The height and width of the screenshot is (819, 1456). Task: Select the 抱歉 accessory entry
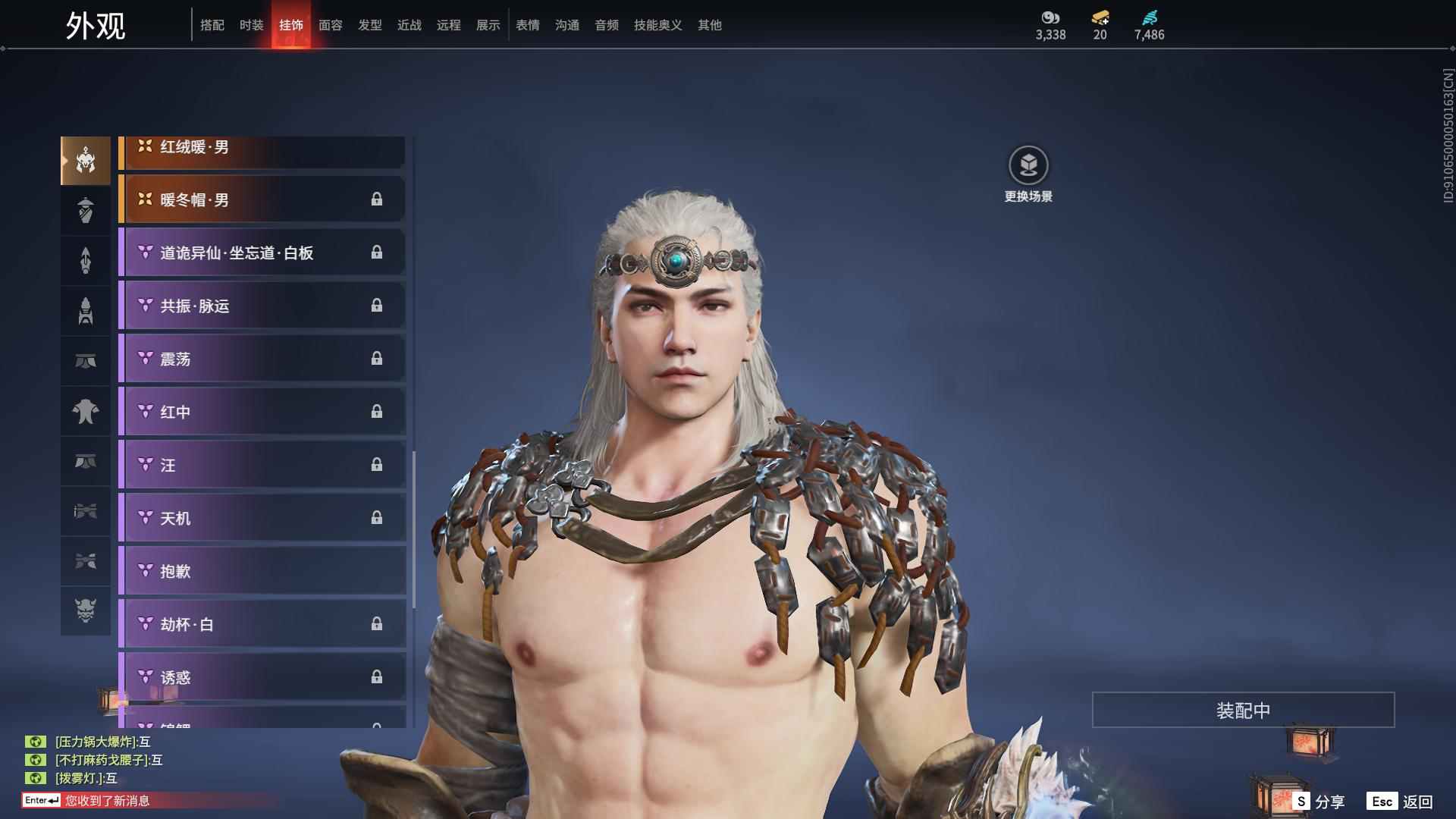pyautogui.click(x=262, y=571)
